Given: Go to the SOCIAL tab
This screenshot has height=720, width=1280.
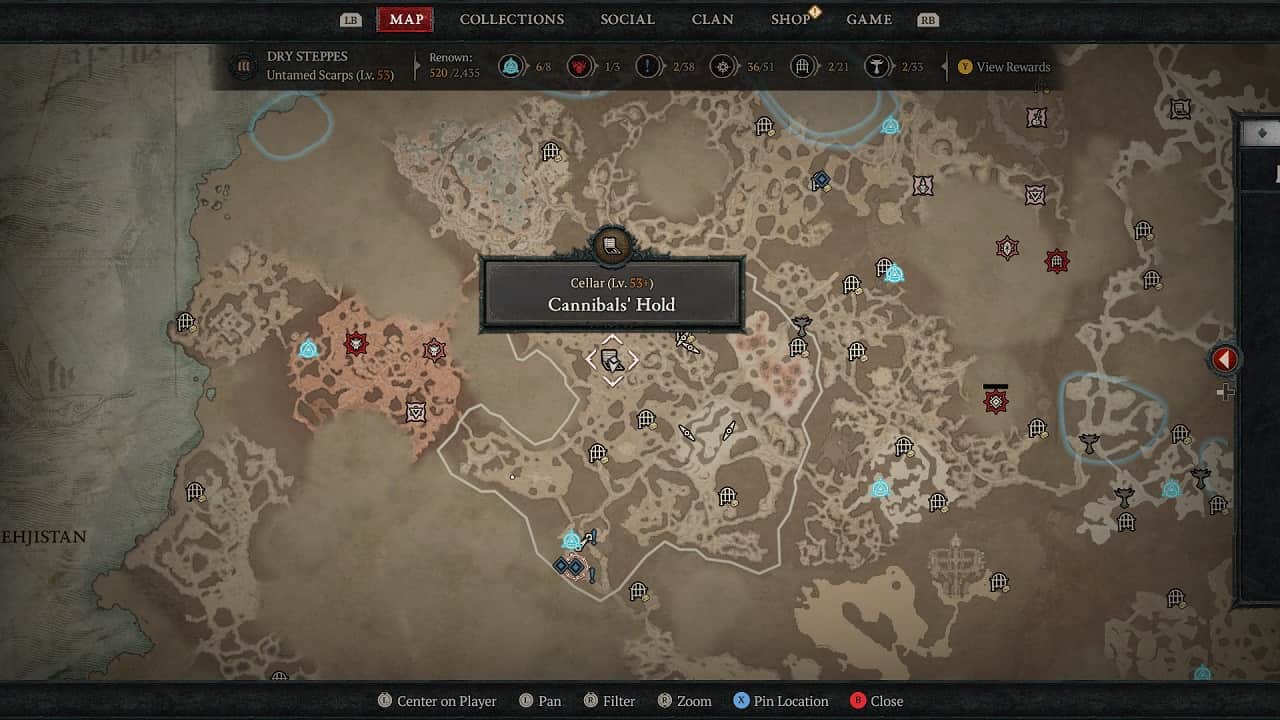Looking at the screenshot, I should pyautogui.click(x=627, y=19).
